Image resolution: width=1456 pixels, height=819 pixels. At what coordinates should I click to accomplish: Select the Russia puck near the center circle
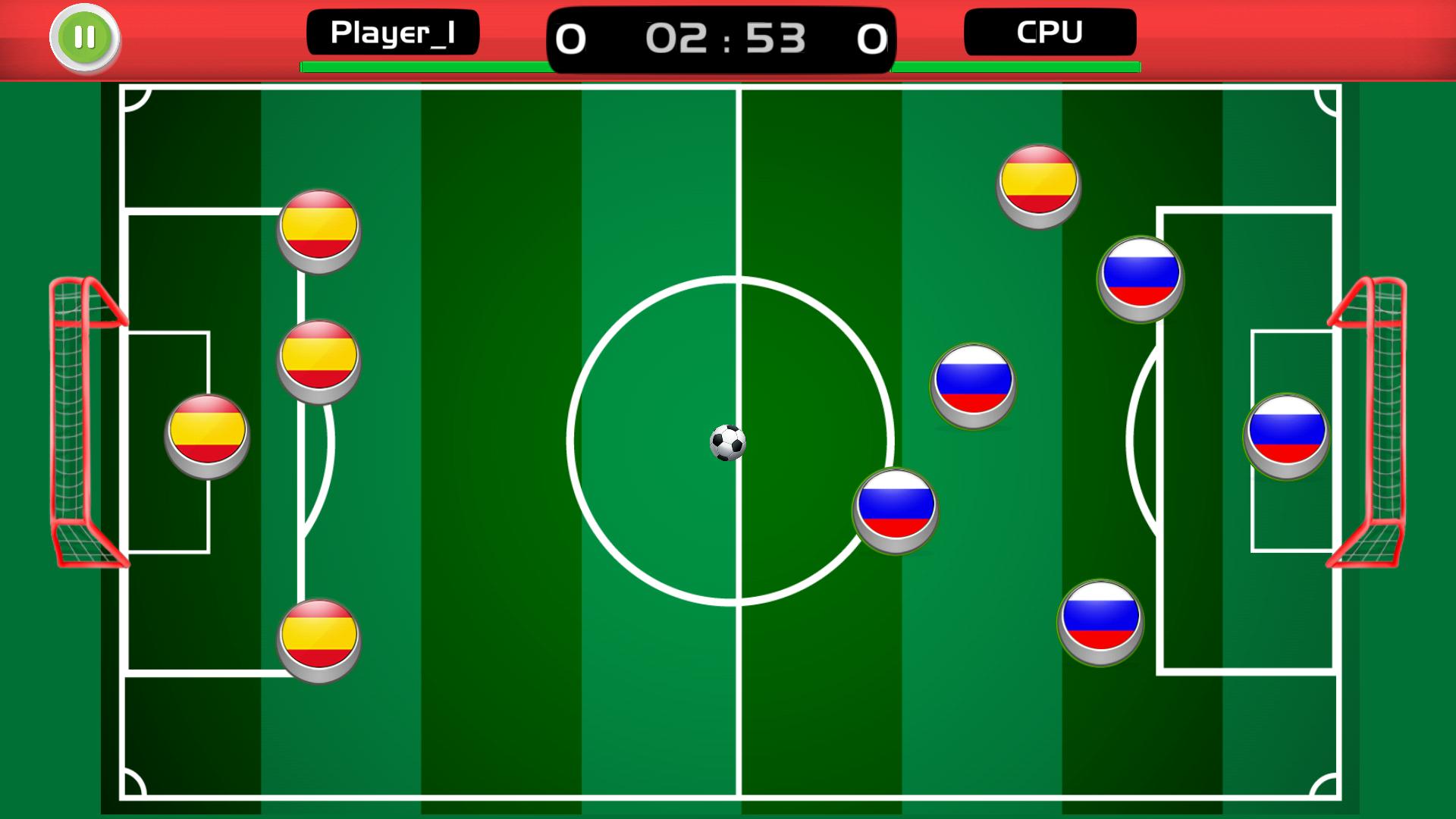pyautogui.click(x=896, y=510)
